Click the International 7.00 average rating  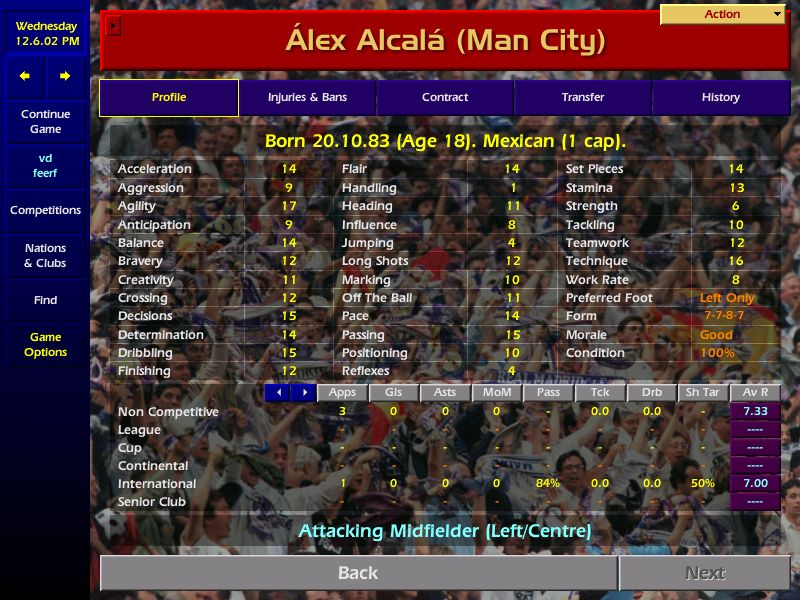pos(755,484)
